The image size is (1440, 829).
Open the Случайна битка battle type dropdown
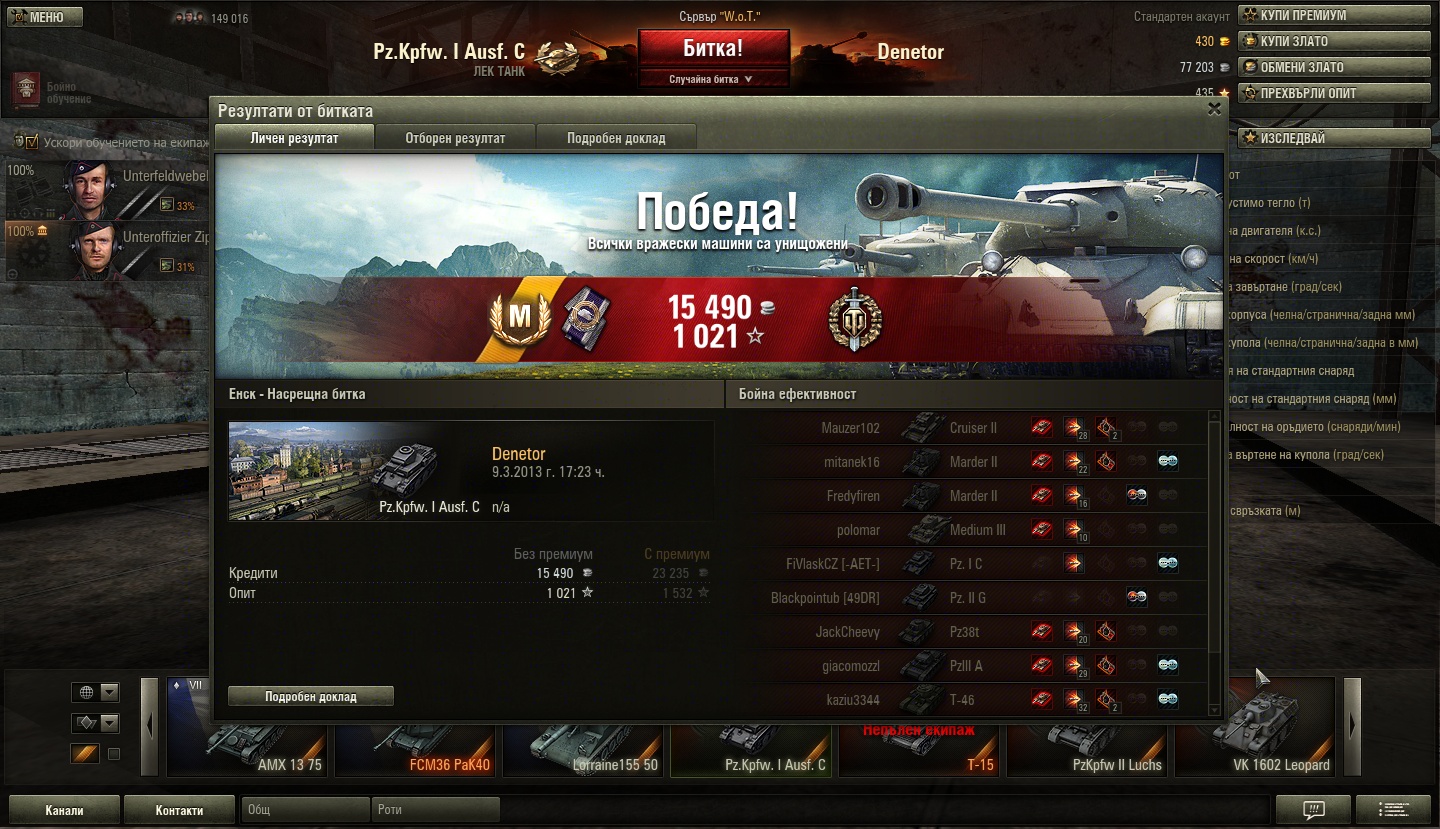point(711,79)
